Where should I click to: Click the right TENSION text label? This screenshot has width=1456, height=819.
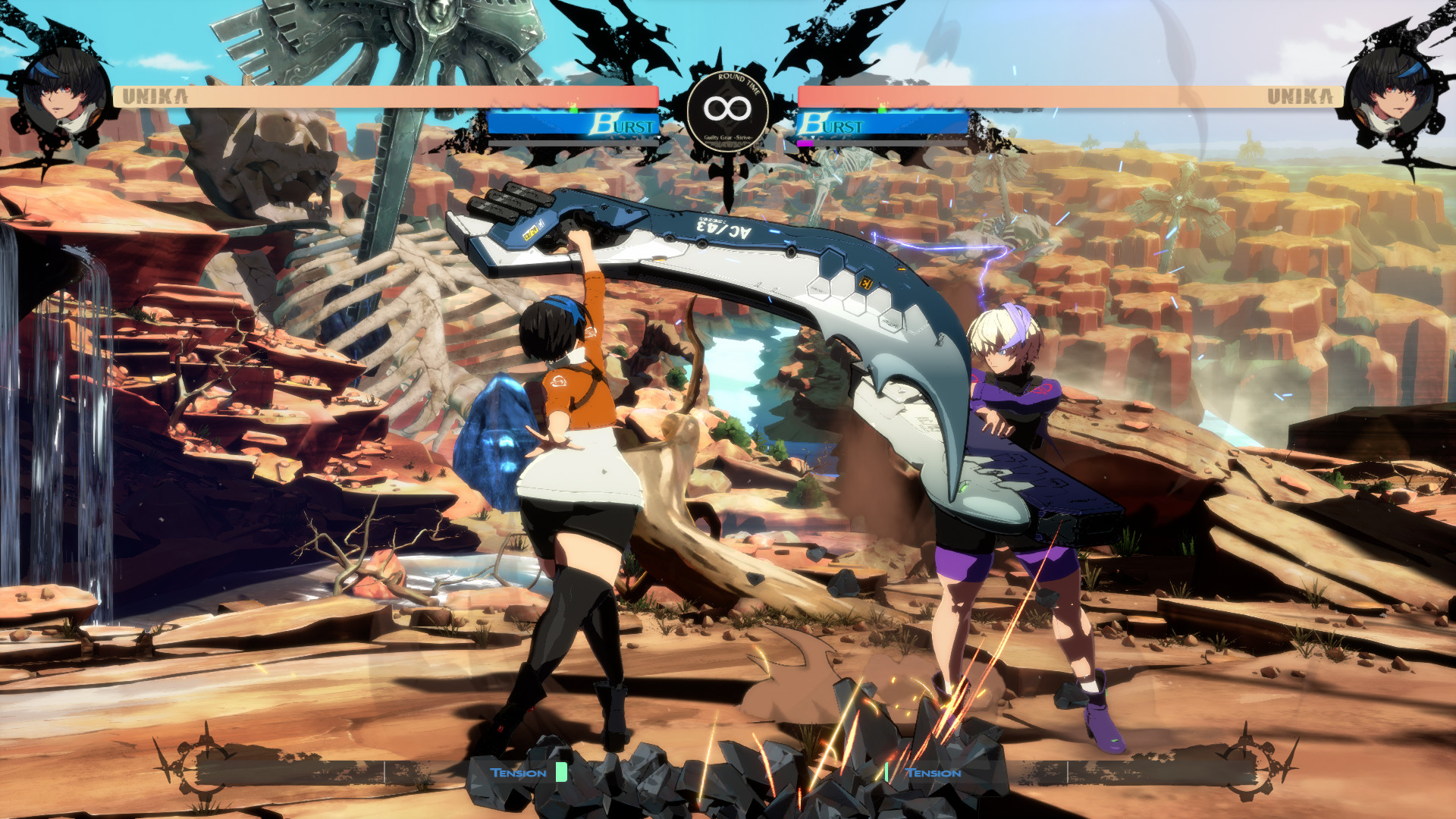[932, 772]
